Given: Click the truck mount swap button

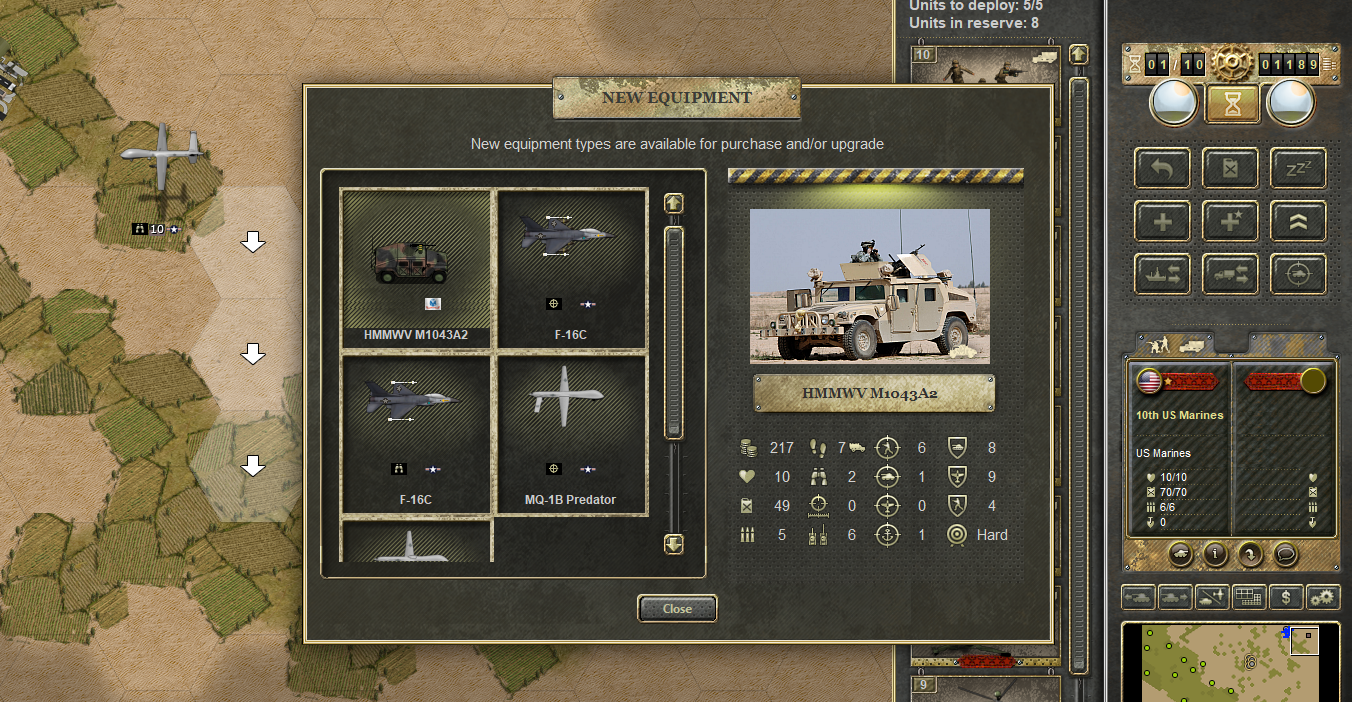Looking at the screenshot, I should tap(1230, 274).
